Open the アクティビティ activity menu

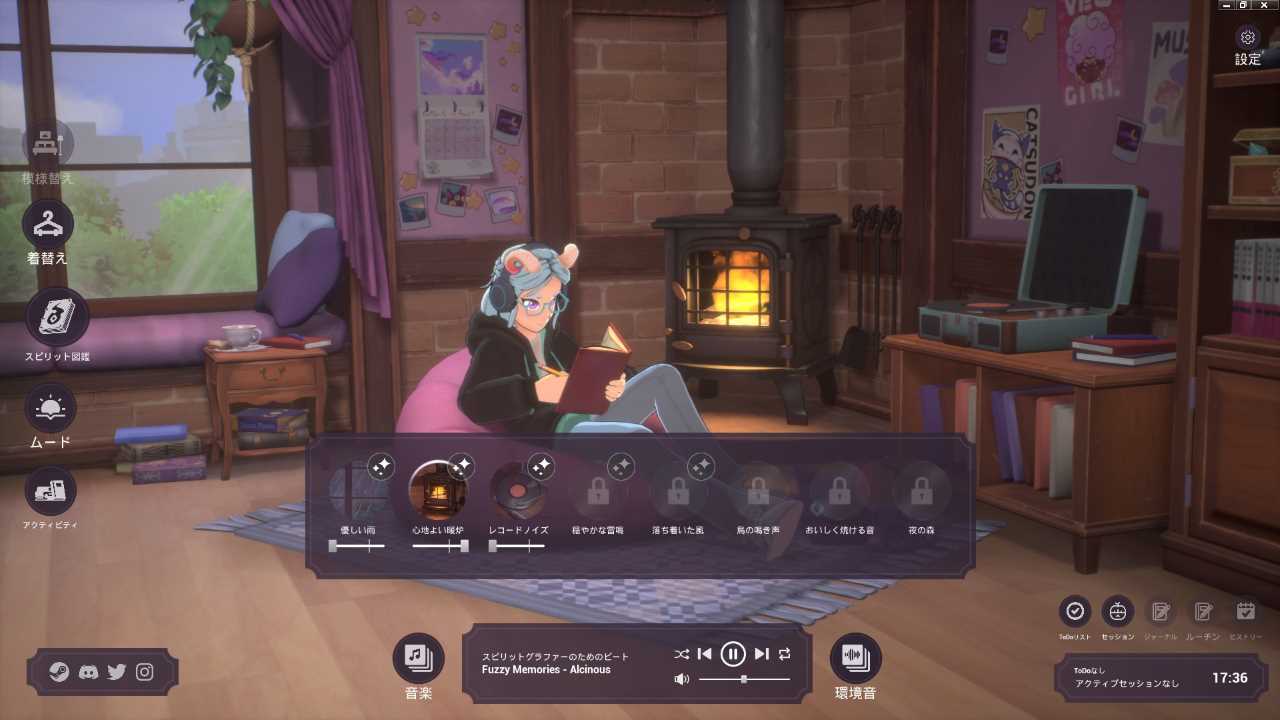(50, 491)
